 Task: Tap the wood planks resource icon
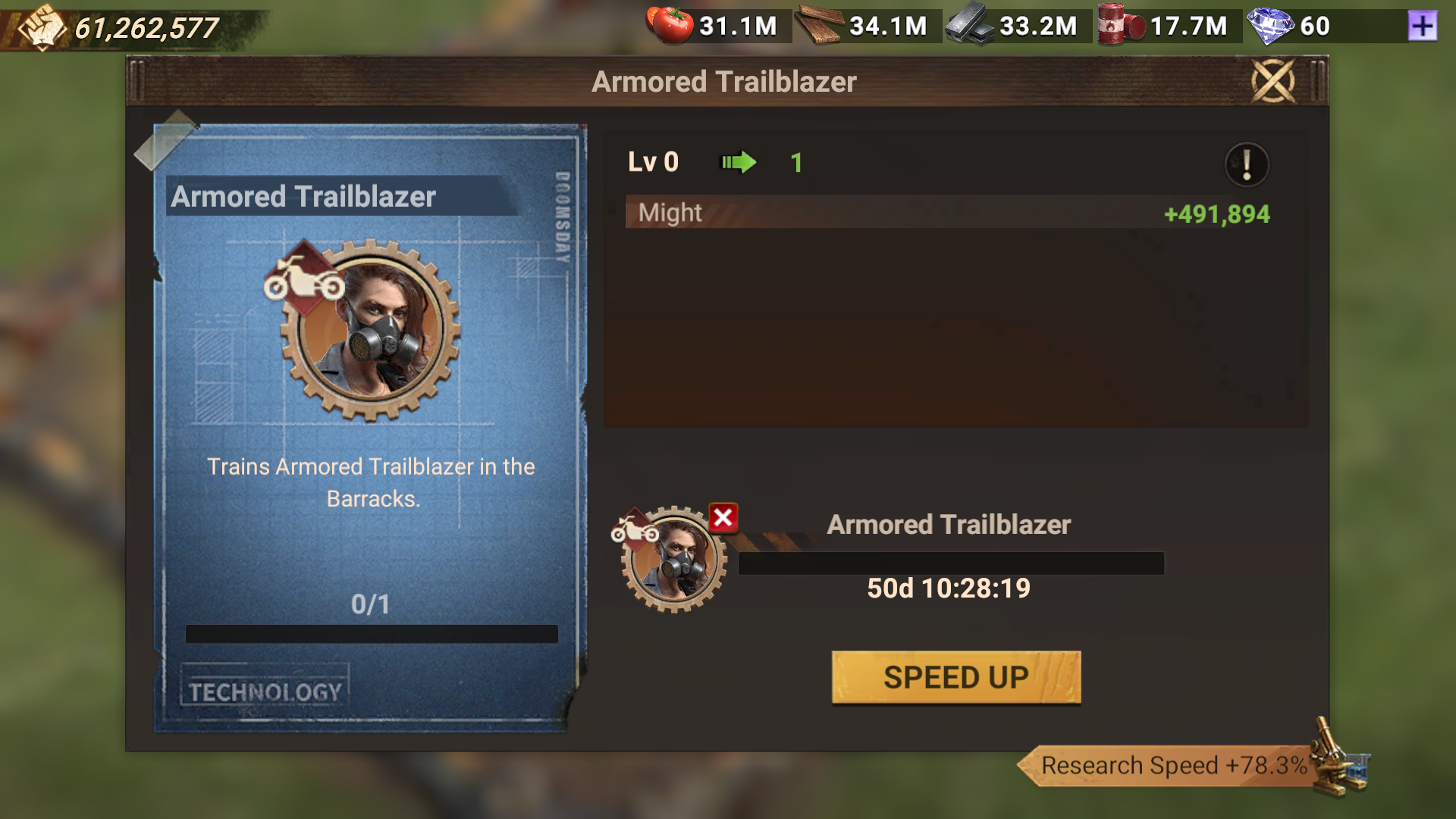pyautogui.click(x=820, y=26)
